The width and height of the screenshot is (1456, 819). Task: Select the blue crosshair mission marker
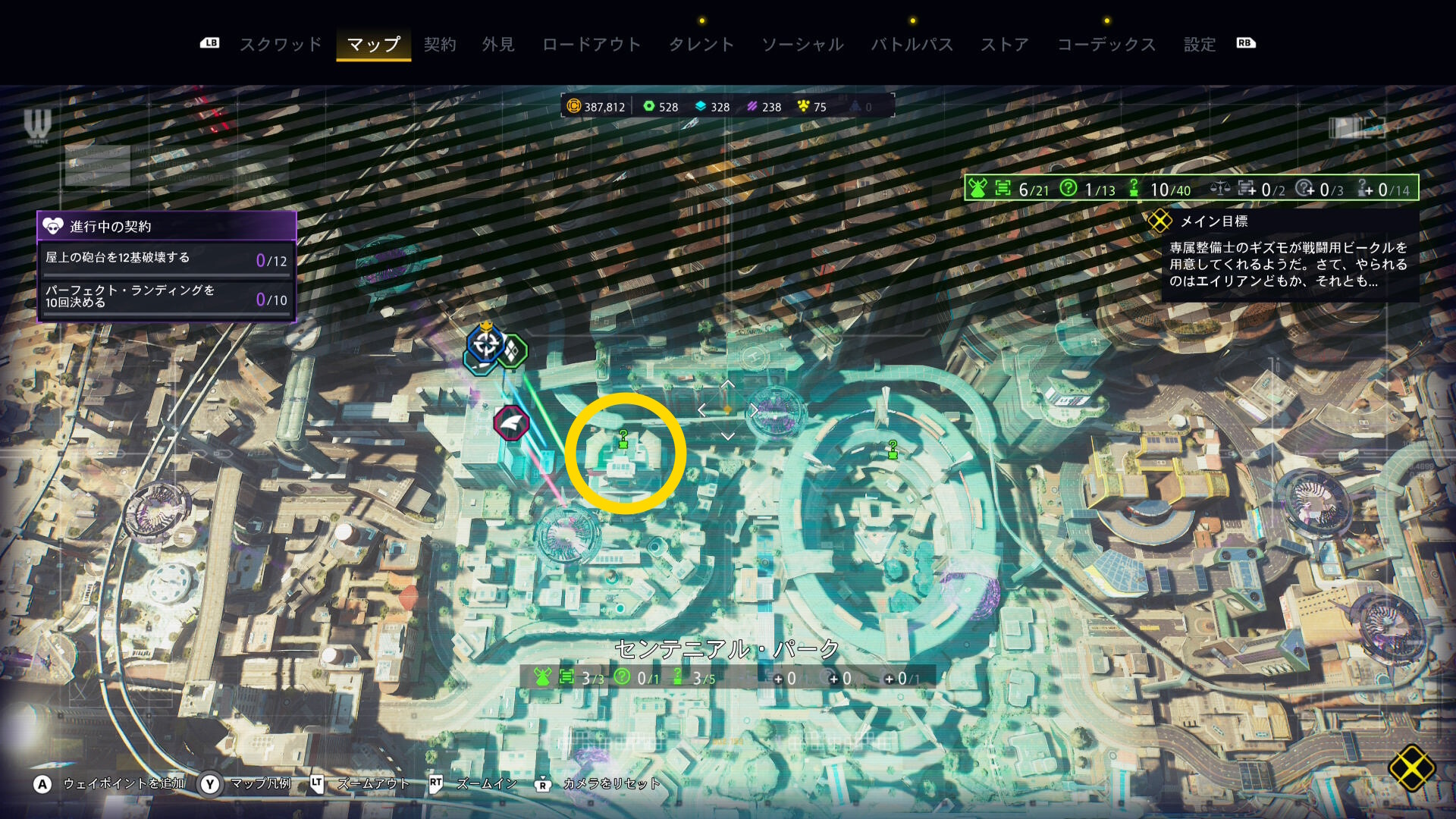pyautogui.click(x=485, y=344)
